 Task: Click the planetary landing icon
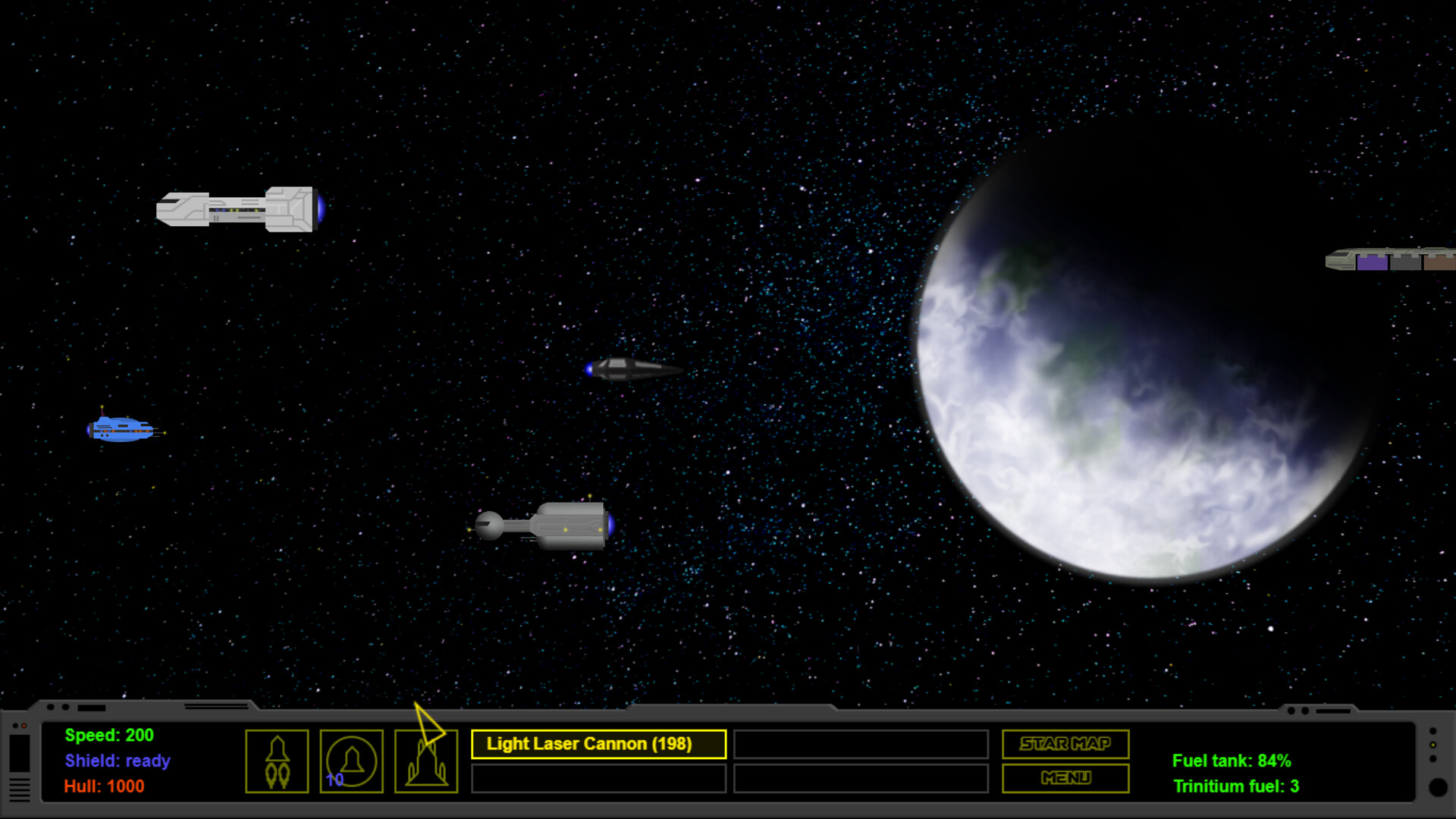(426, 762)
